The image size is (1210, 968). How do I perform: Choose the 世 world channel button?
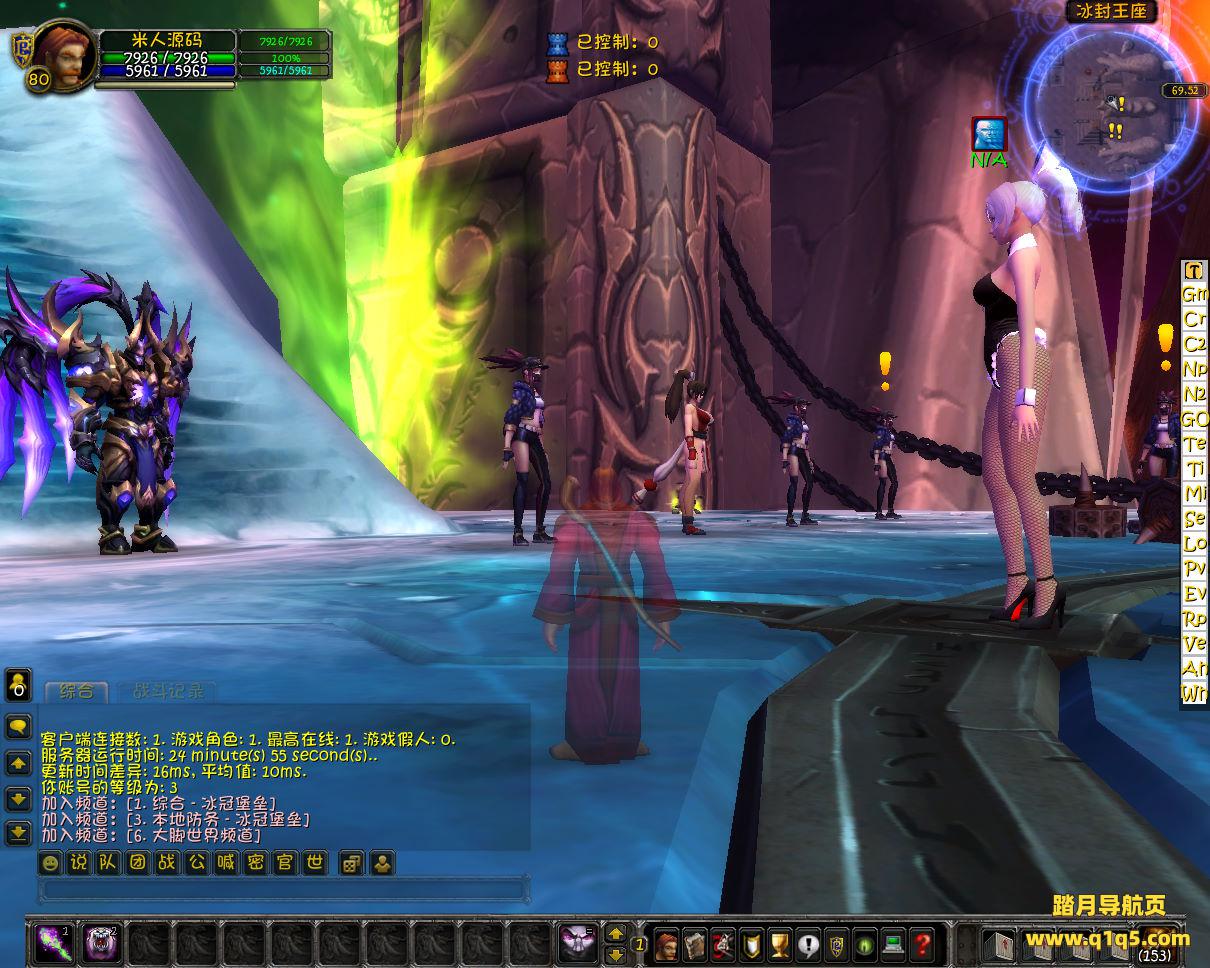coord(314,862)
